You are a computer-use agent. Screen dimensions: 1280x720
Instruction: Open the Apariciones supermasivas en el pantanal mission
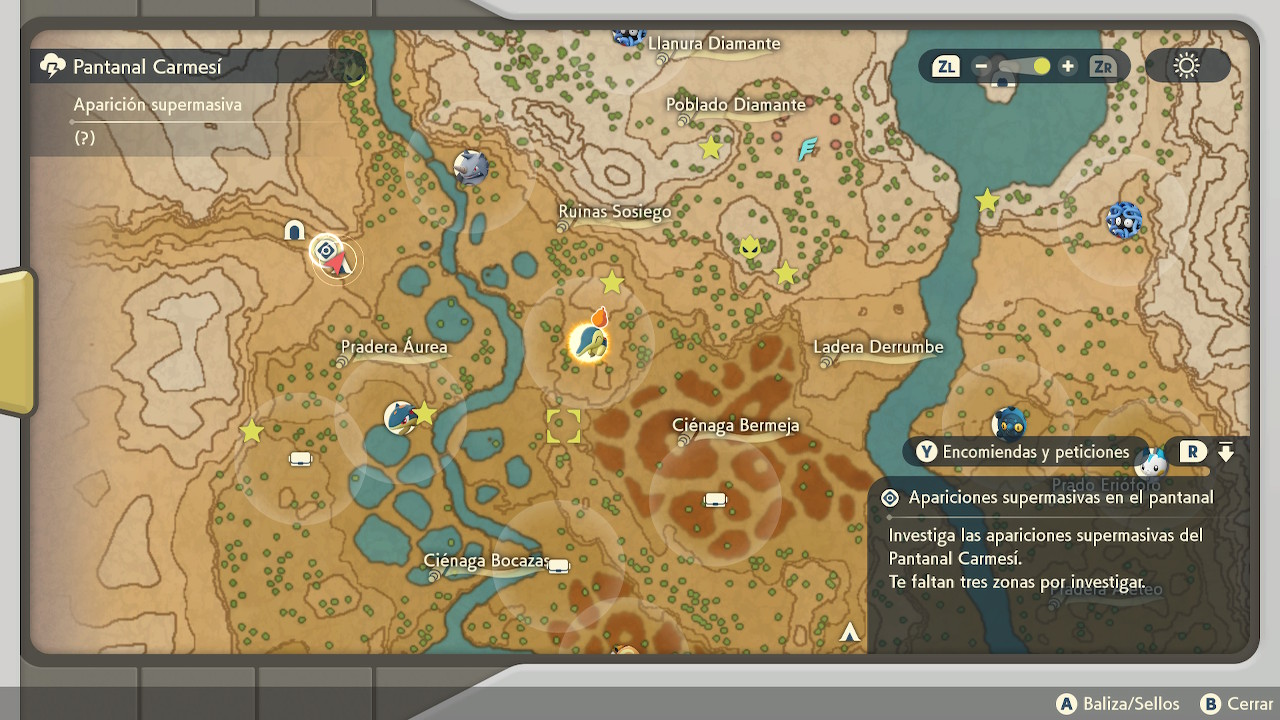1060,498
